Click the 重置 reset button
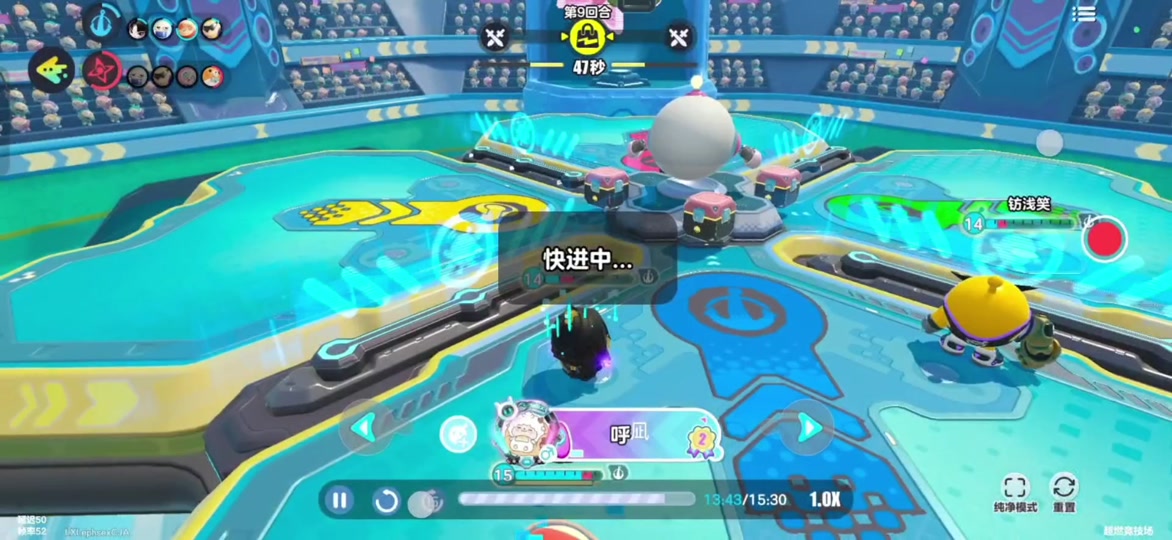The width and height of the screenshot is (1172, 540). 1064,493
